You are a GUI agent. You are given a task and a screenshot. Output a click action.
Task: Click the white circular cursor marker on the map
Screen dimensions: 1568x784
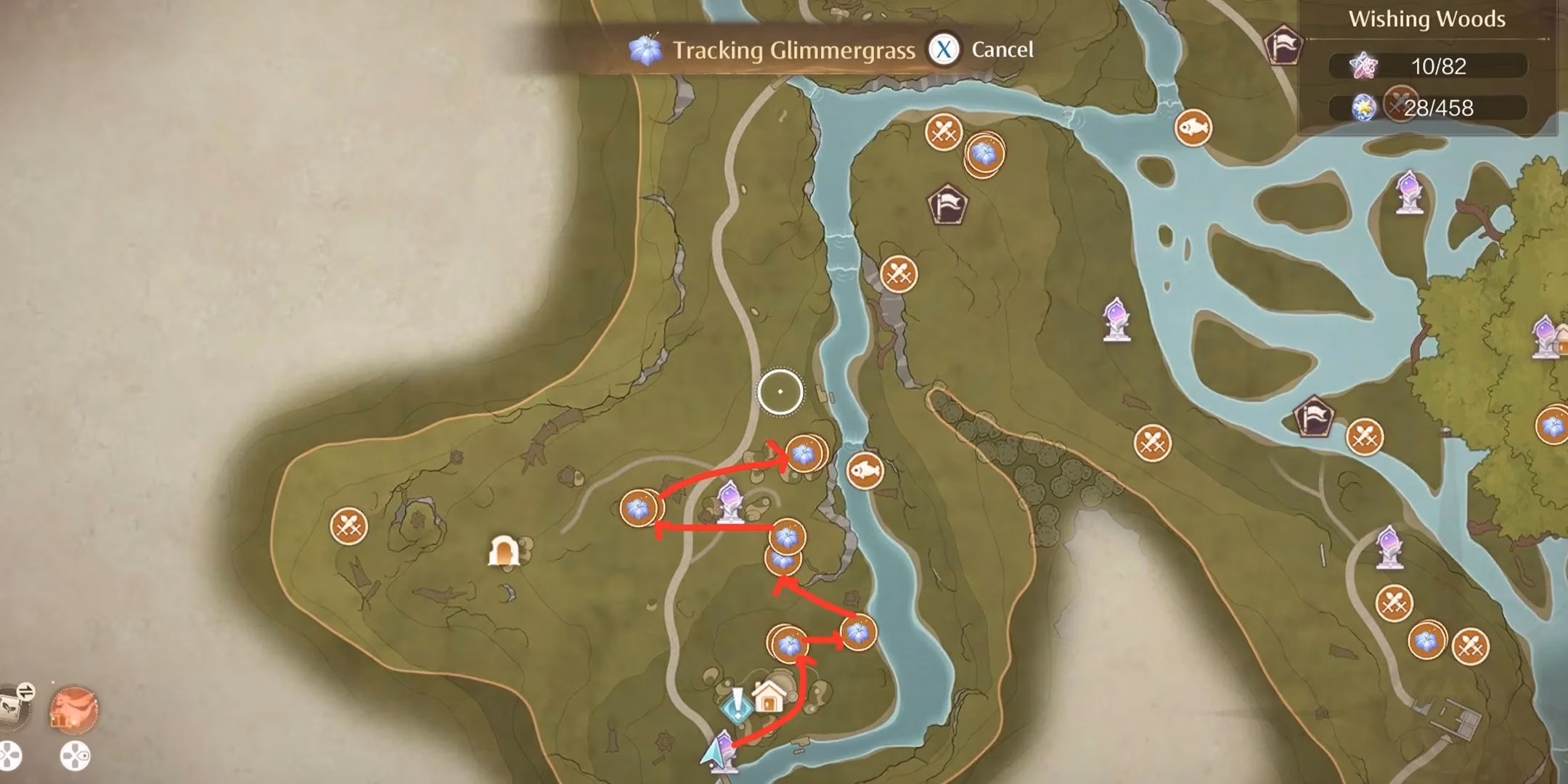(x=779, y=392)
